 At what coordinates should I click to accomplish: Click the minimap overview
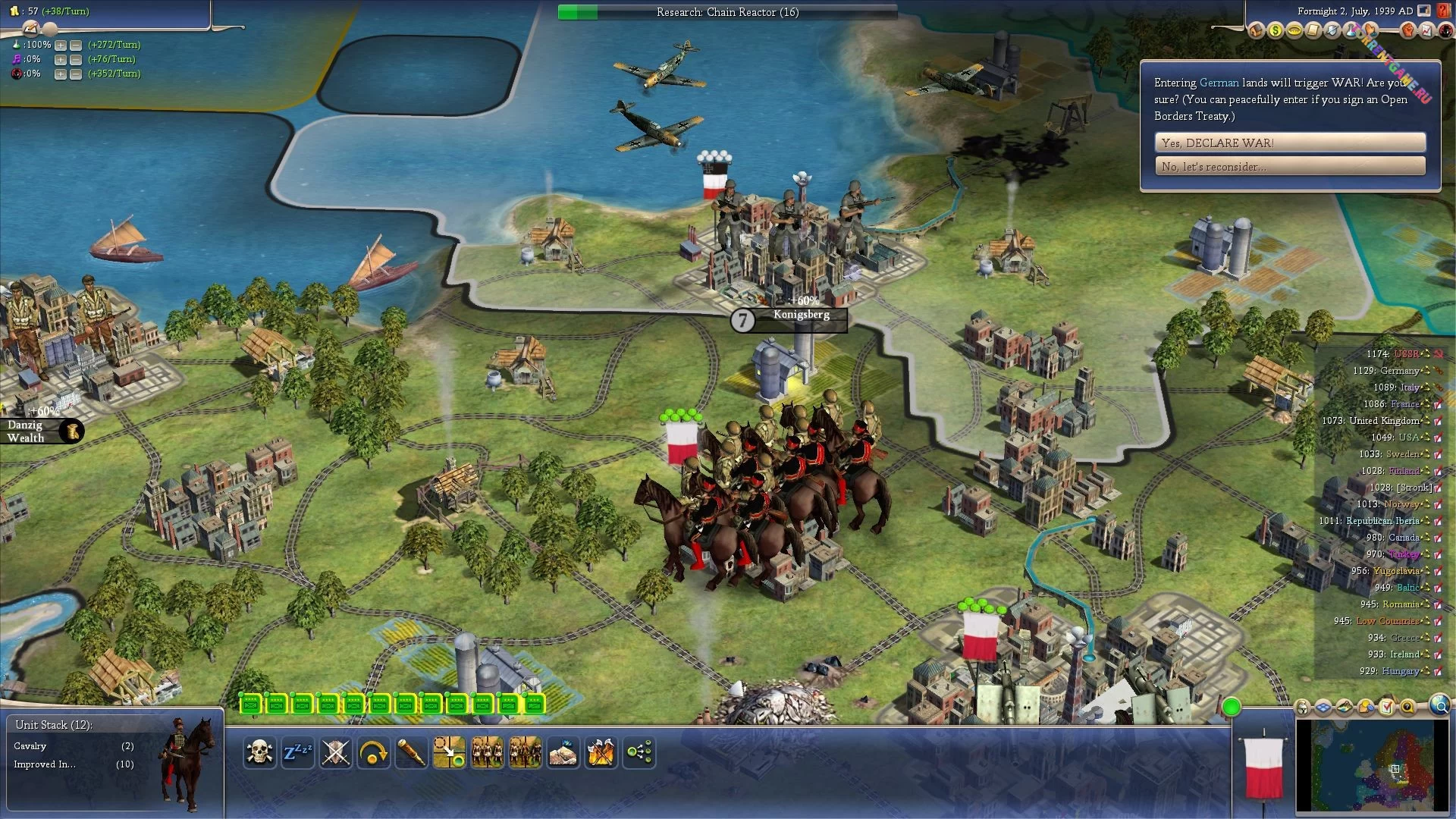tap(1371, 766)
